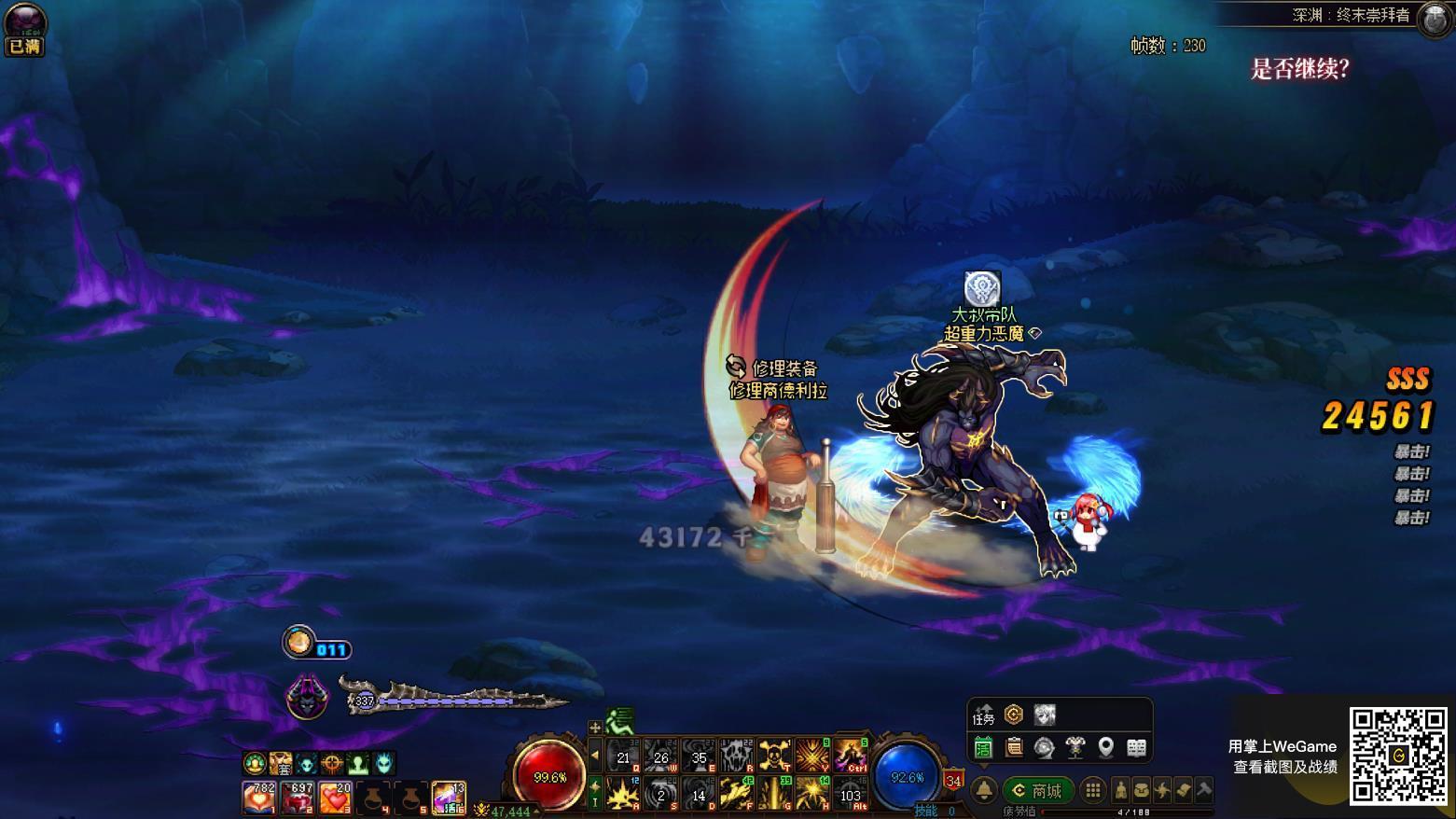
Task: Open the hammer icon in bottom menu
Action: (x=1204, y=791)
